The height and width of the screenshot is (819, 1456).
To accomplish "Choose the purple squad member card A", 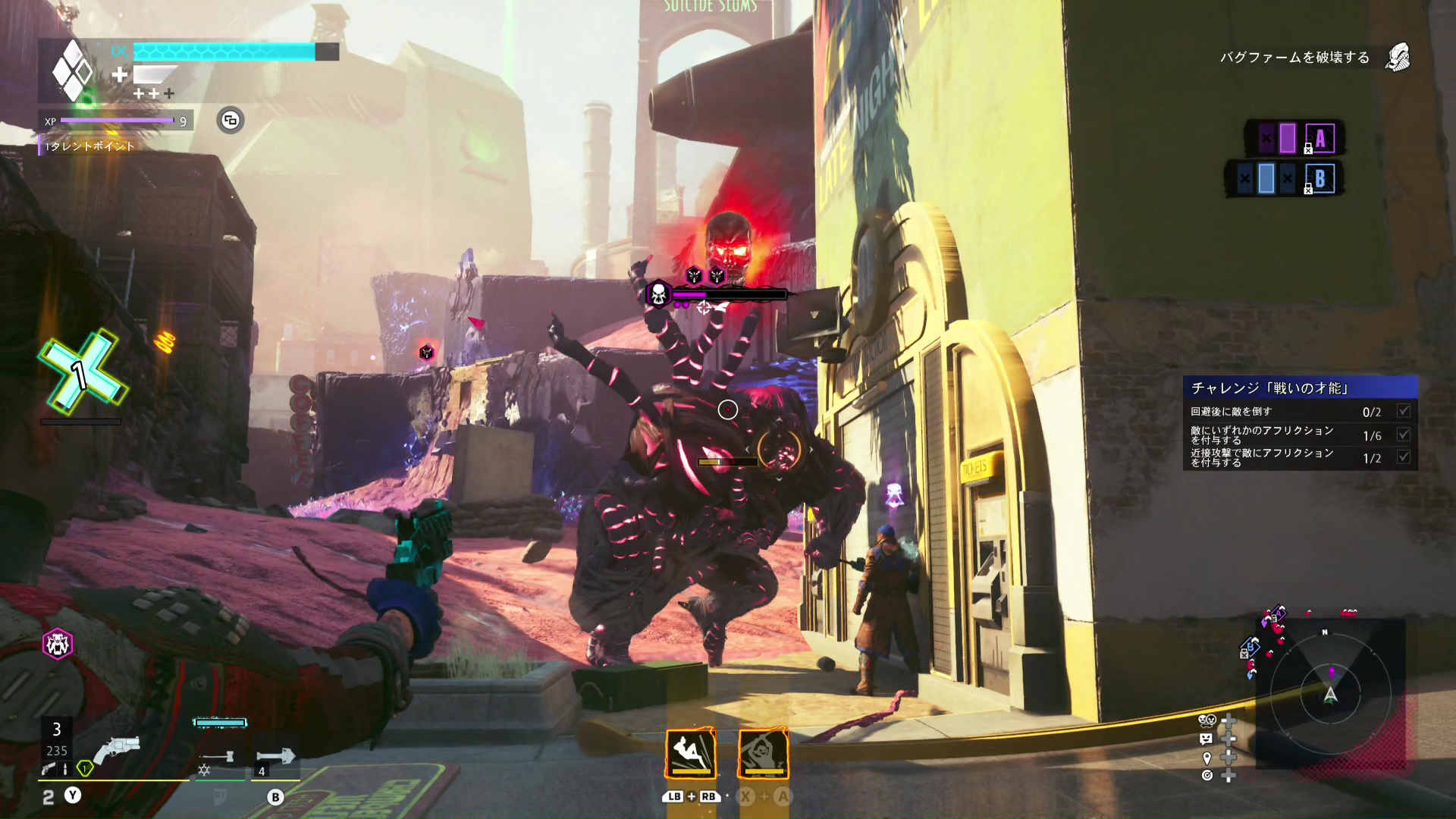I will point(1319,139).
